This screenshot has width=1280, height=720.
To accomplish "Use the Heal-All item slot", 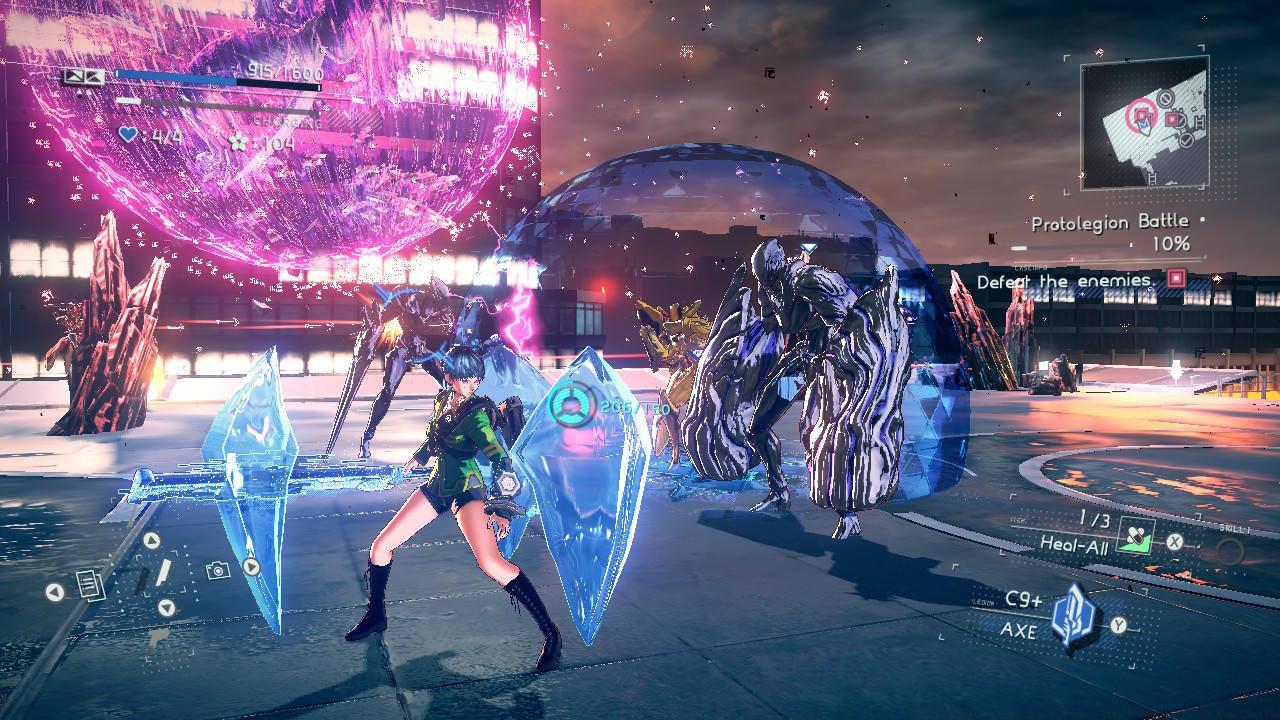I will pyautogui.click(x=1134, y=538).
